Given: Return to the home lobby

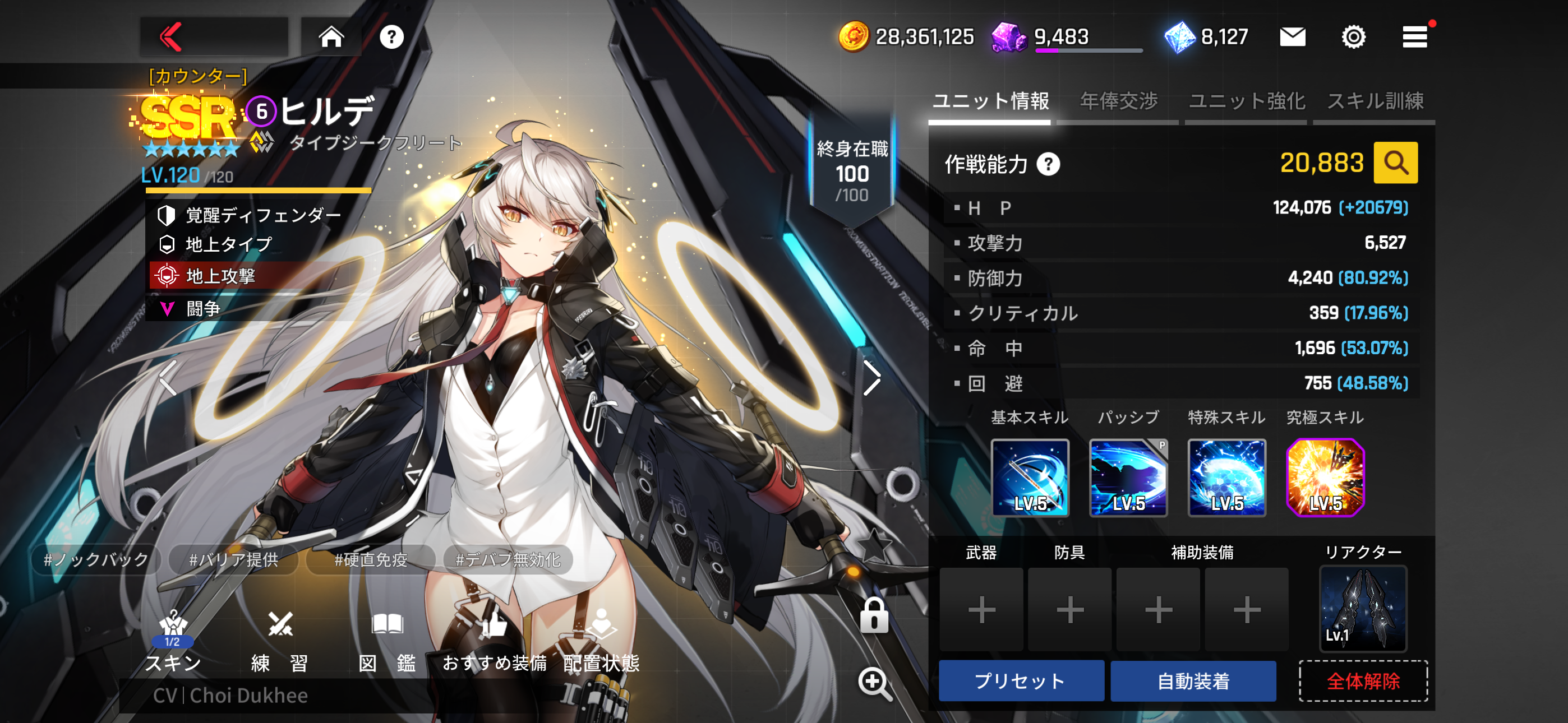Looking at the screenshot, I should coord(331,37).
